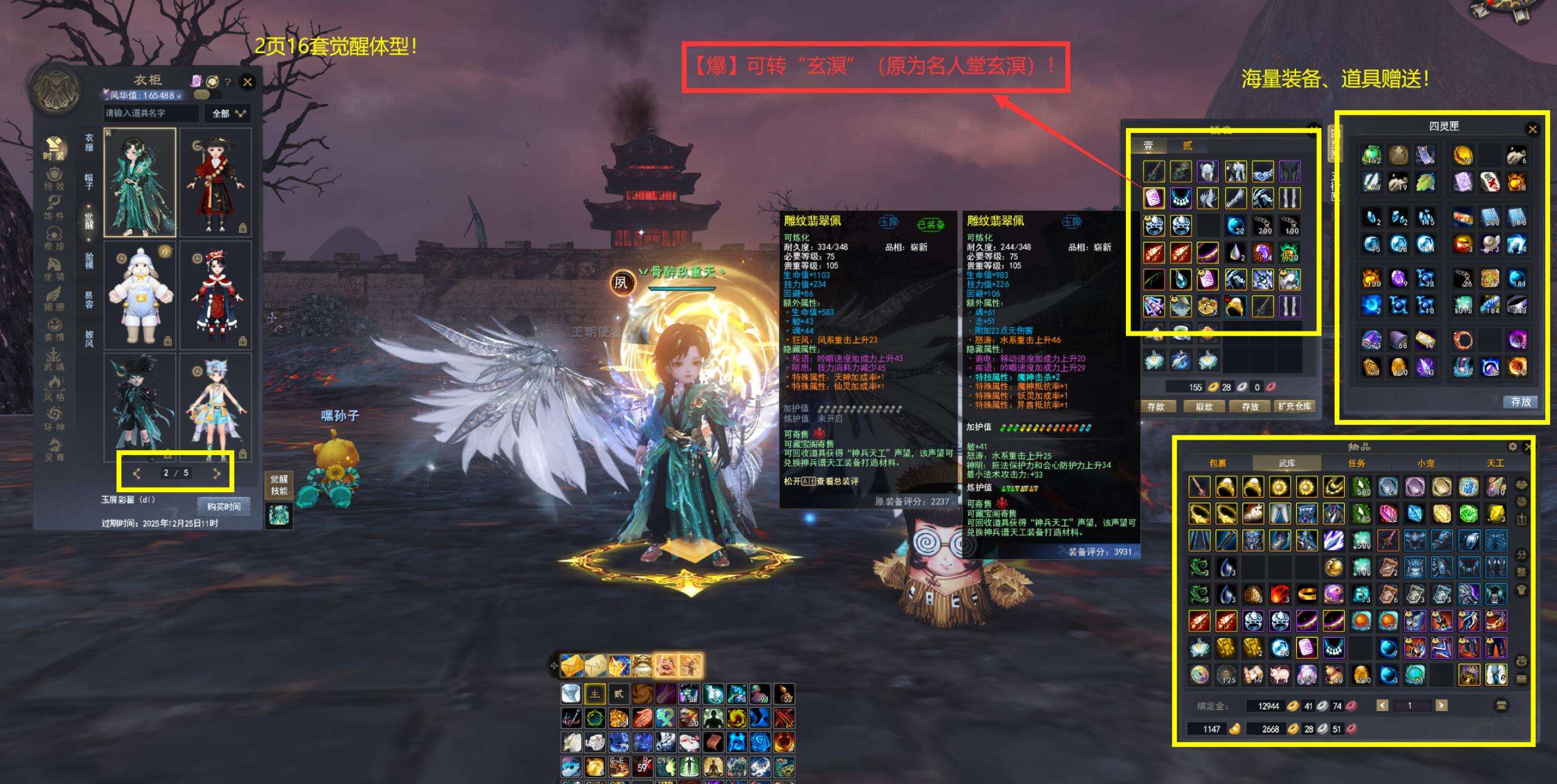The height and width of the screenshot is (784, 1557).
Task: Click 存放 in the 四灵匣 panel
Action: click(x=1521, y=402)
